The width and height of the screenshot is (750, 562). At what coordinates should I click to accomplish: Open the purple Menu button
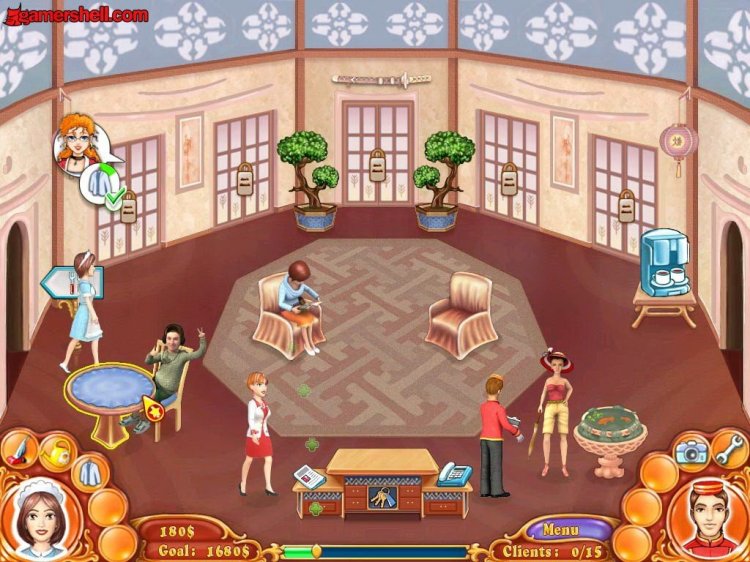[561, 528]
